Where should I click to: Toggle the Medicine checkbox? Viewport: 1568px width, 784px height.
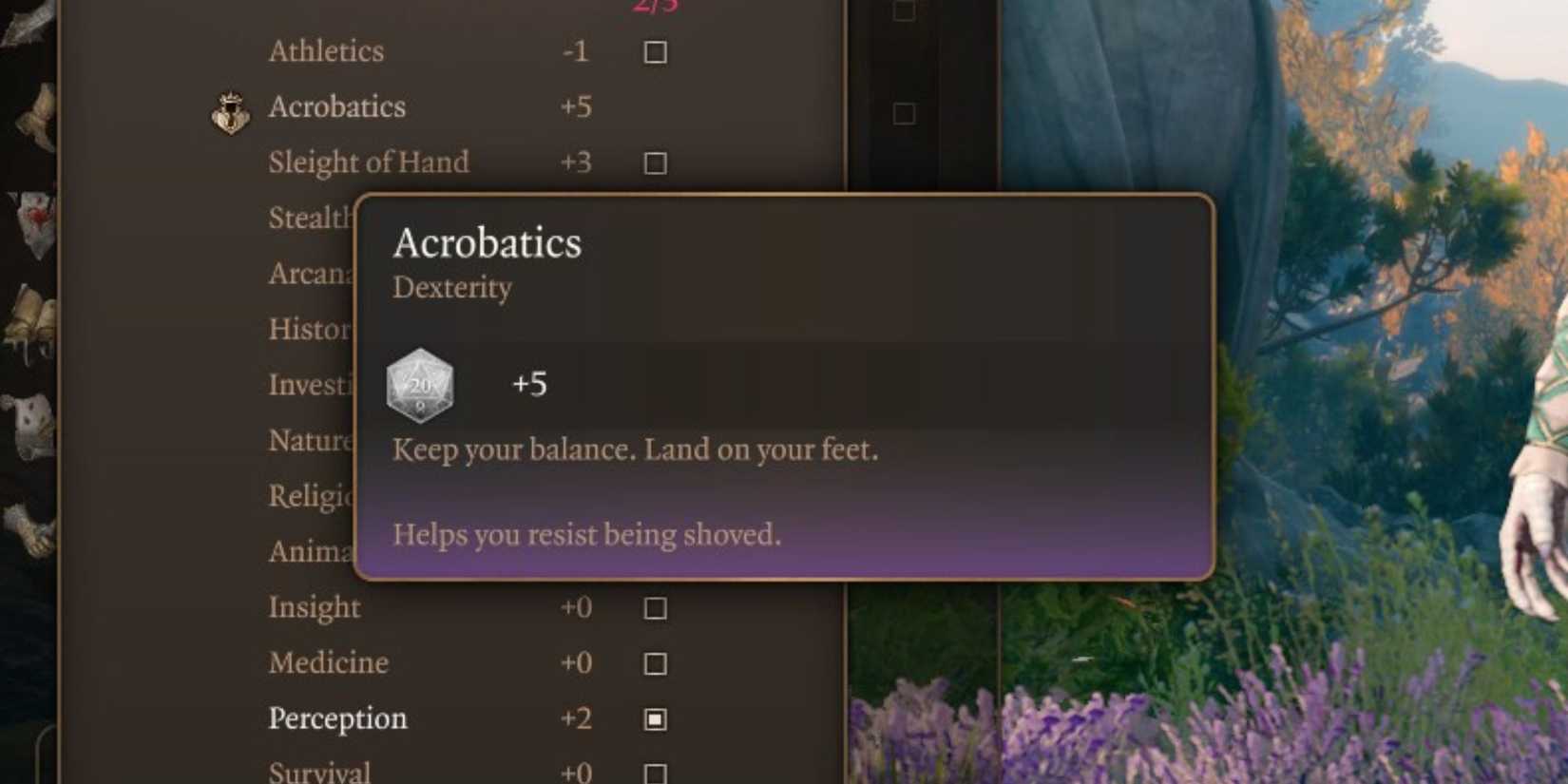[x=654, y=663]
